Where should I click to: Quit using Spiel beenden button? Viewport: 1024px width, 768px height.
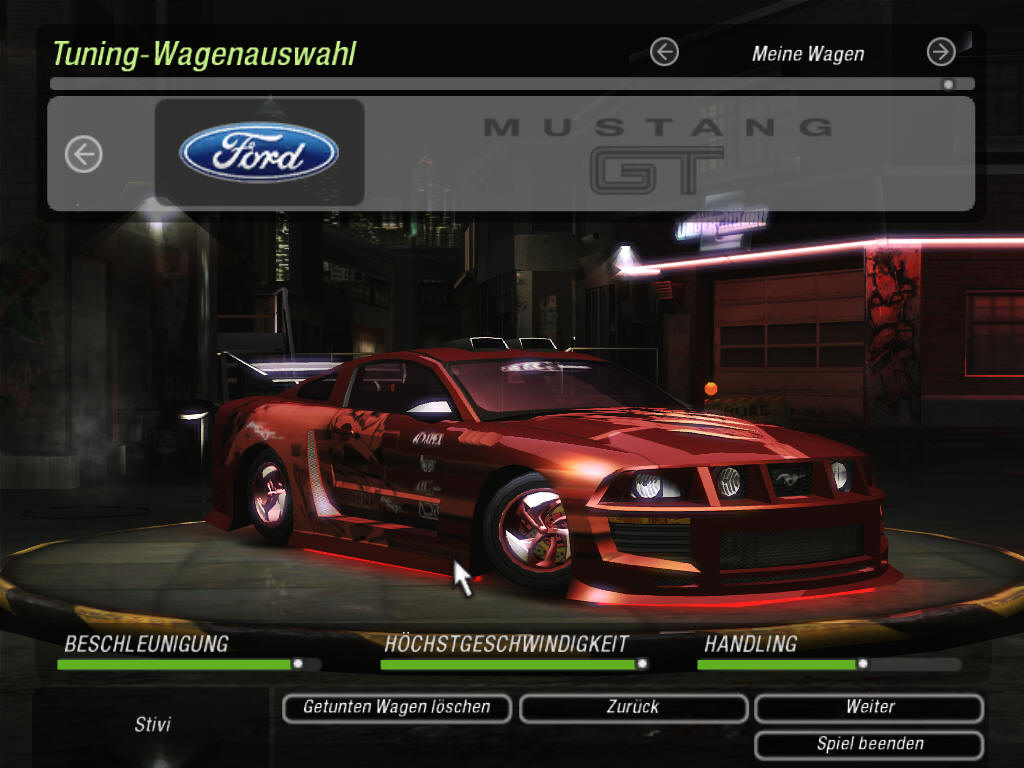click(869, 745)
